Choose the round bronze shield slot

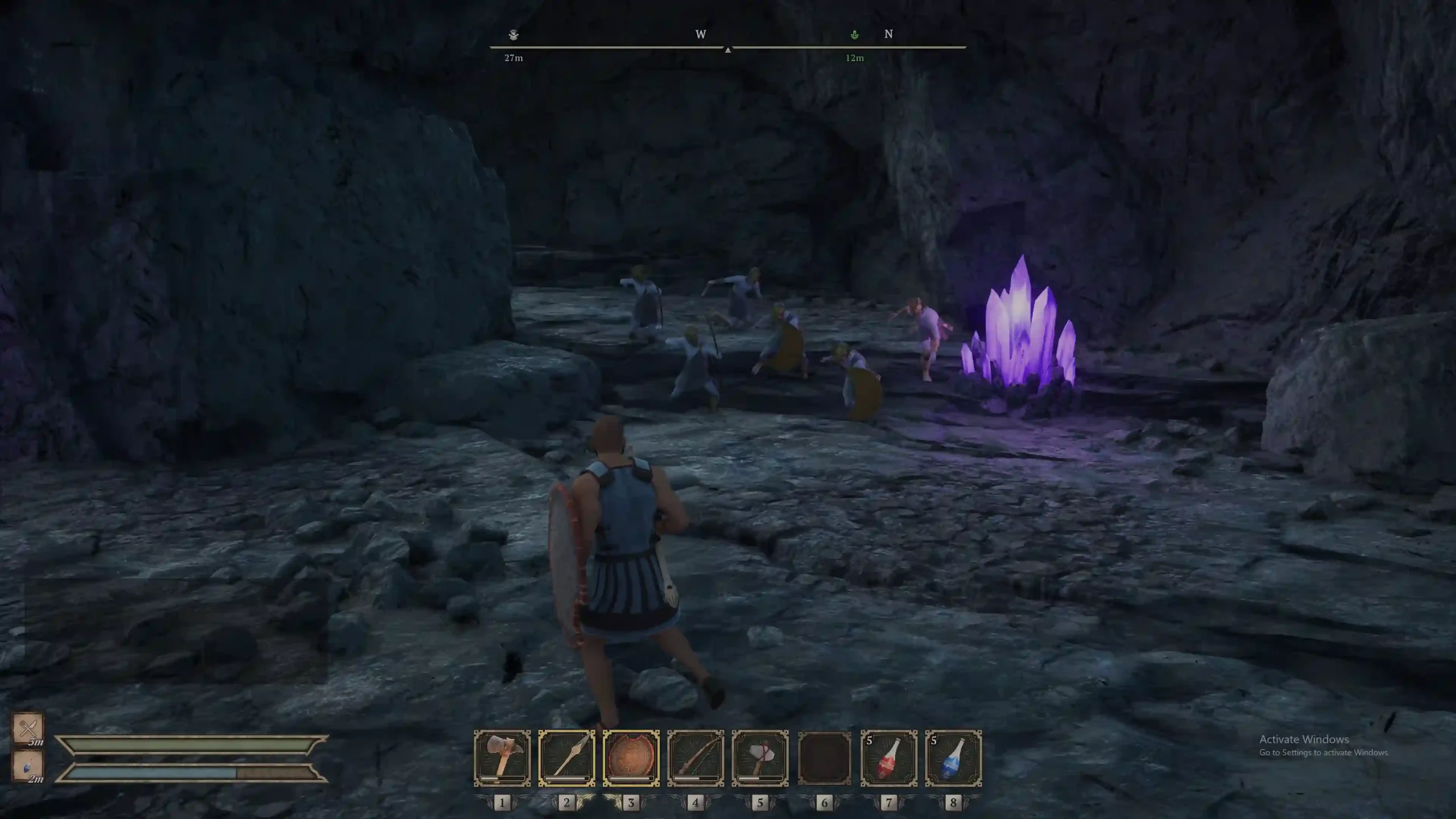pyautogui.click(x=631, y=758)
